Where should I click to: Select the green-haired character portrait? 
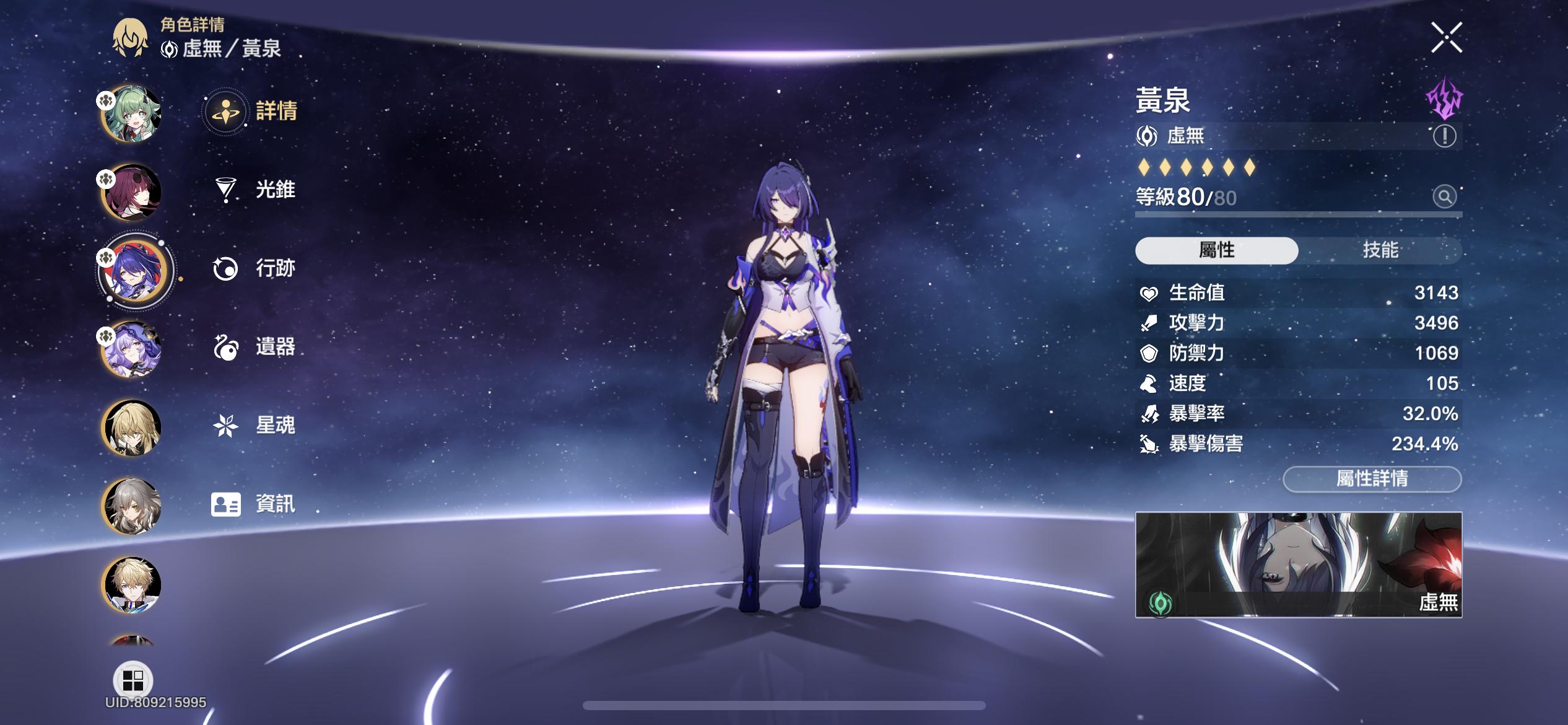[131, 114]
